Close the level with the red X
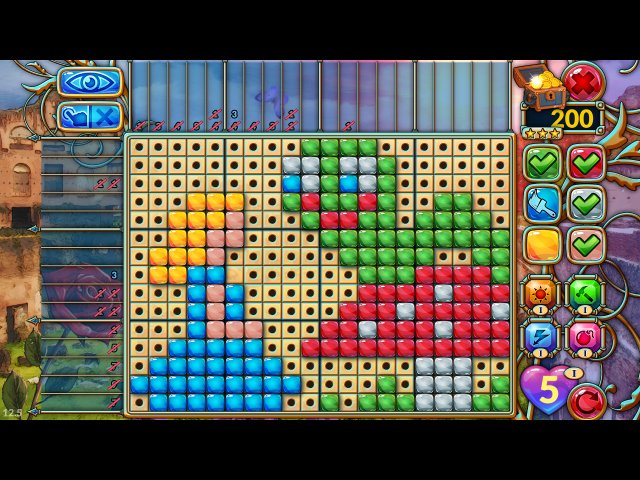640x480 pixels. pyautogui.click(x=582, y=81)
